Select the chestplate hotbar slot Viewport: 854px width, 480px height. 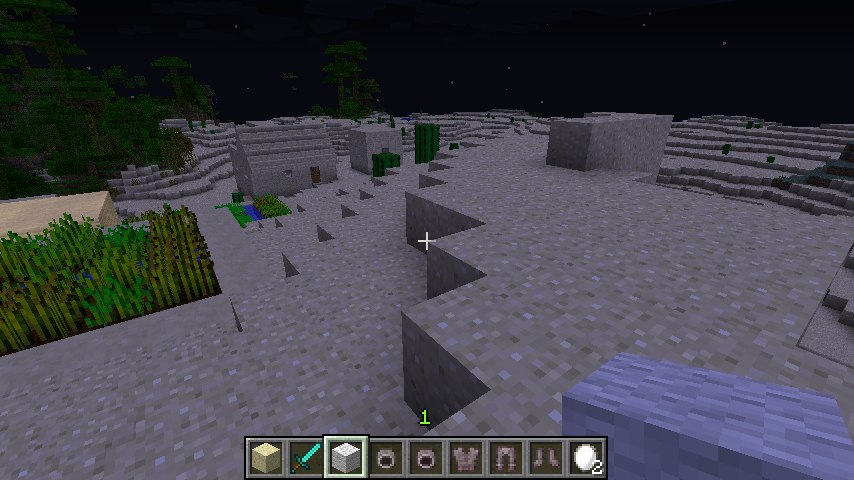(467, 457)
